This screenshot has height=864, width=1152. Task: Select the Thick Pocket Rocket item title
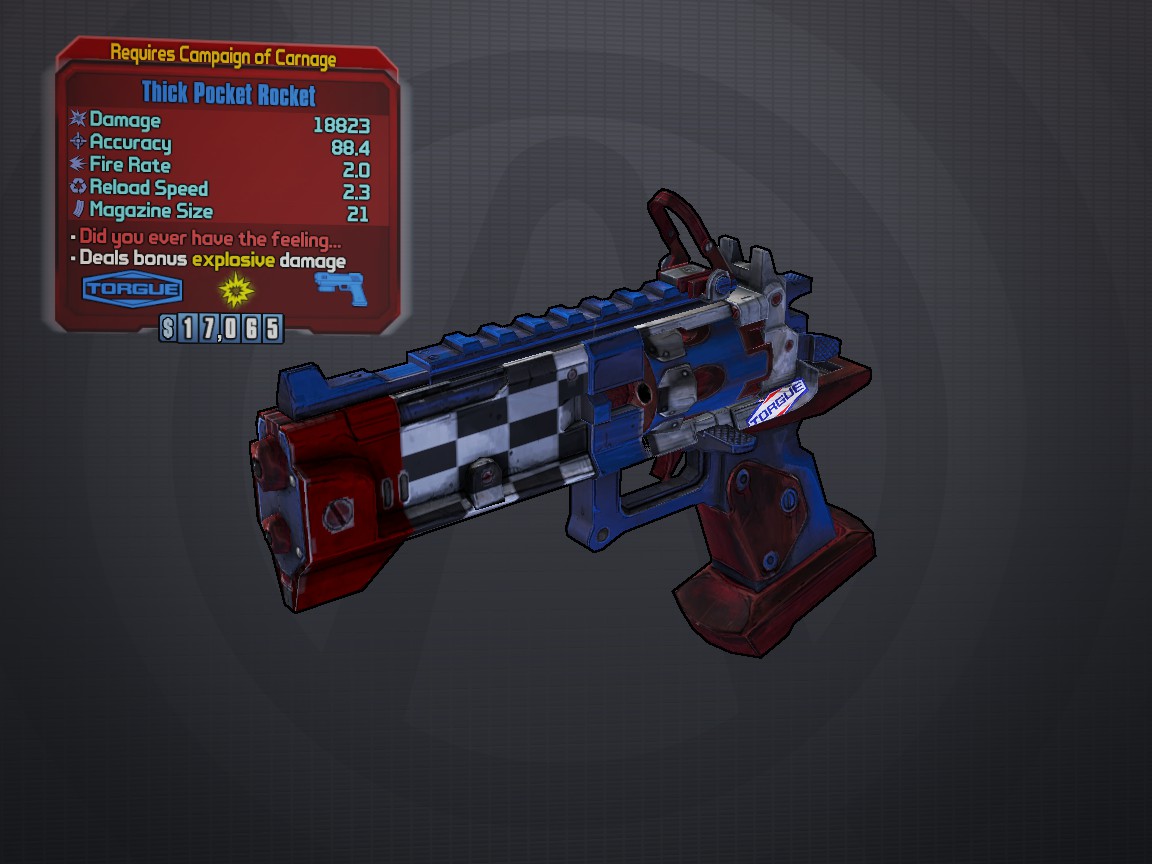coord(228,95)
